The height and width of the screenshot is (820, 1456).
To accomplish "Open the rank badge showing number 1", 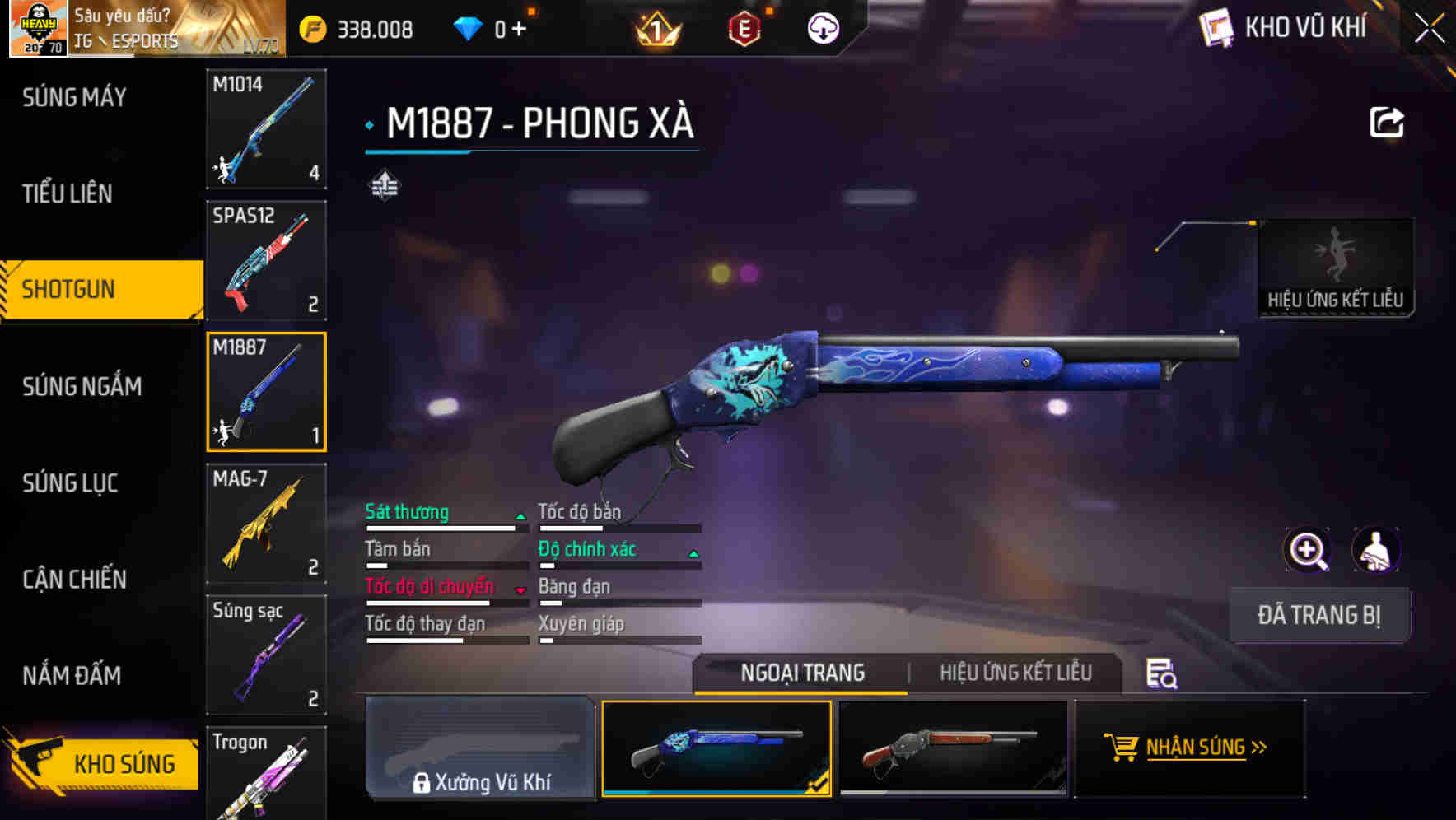I will (656, 26).
